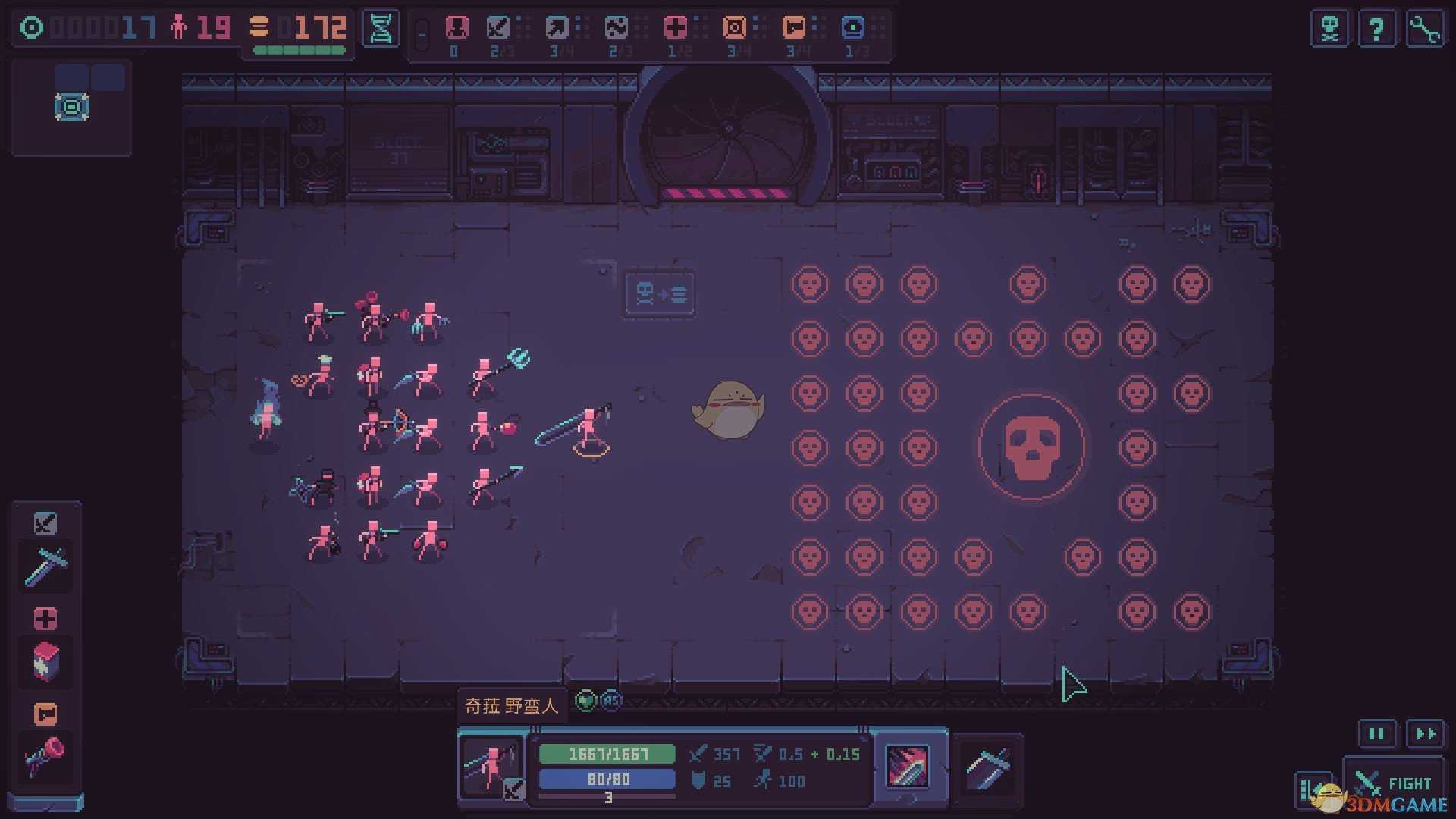Open settings with the wrench icon
This screenshot has width=1456, height=819.
coord(1425,30)
